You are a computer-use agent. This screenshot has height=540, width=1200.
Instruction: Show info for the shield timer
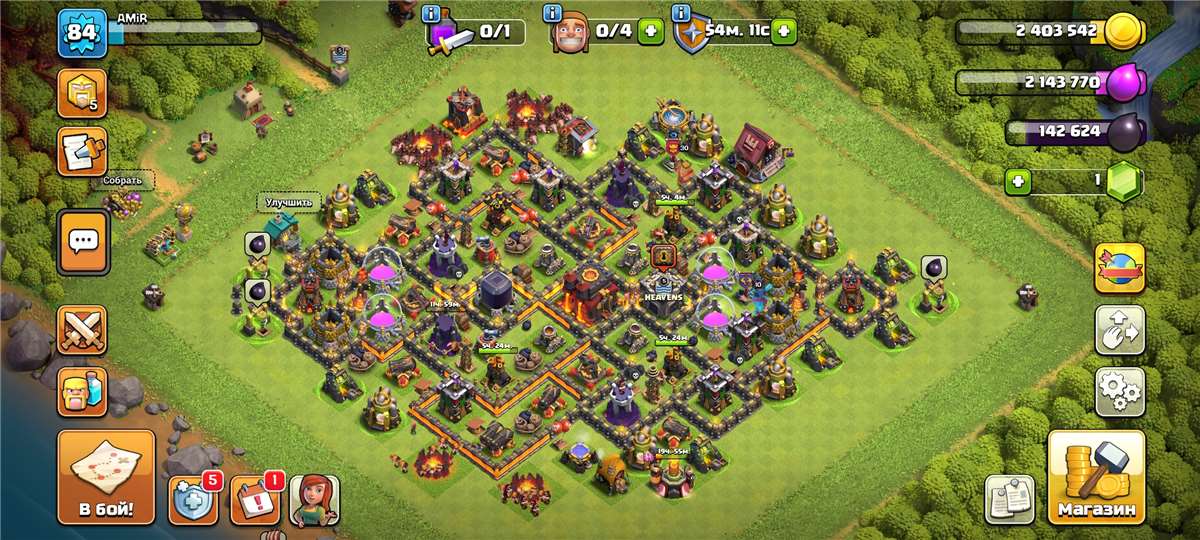682,14
